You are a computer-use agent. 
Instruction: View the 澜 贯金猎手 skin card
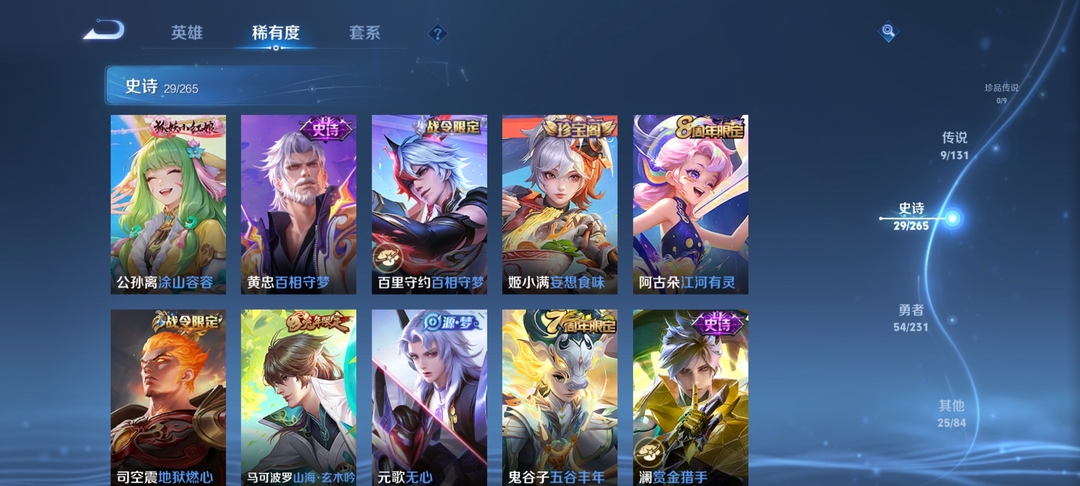690,398
